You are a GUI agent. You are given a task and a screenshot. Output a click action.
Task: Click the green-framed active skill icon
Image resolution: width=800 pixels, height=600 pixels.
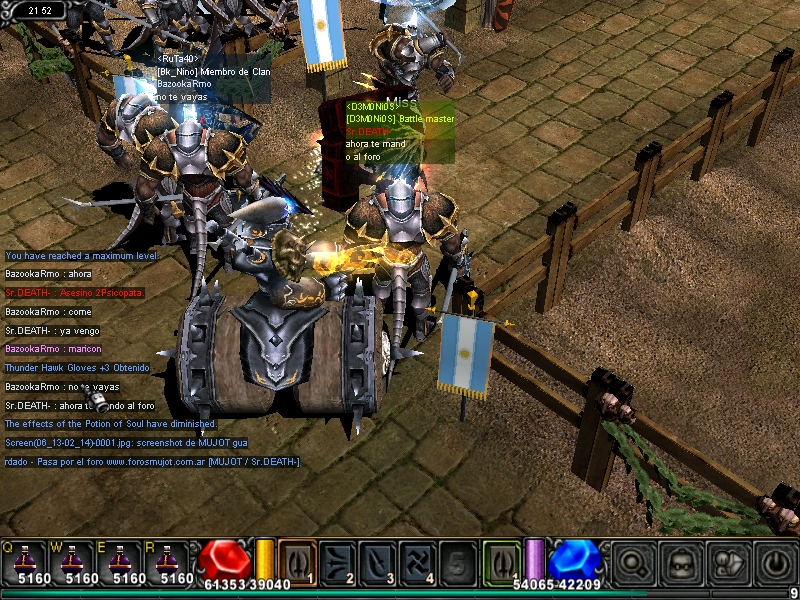coord(501,558)
